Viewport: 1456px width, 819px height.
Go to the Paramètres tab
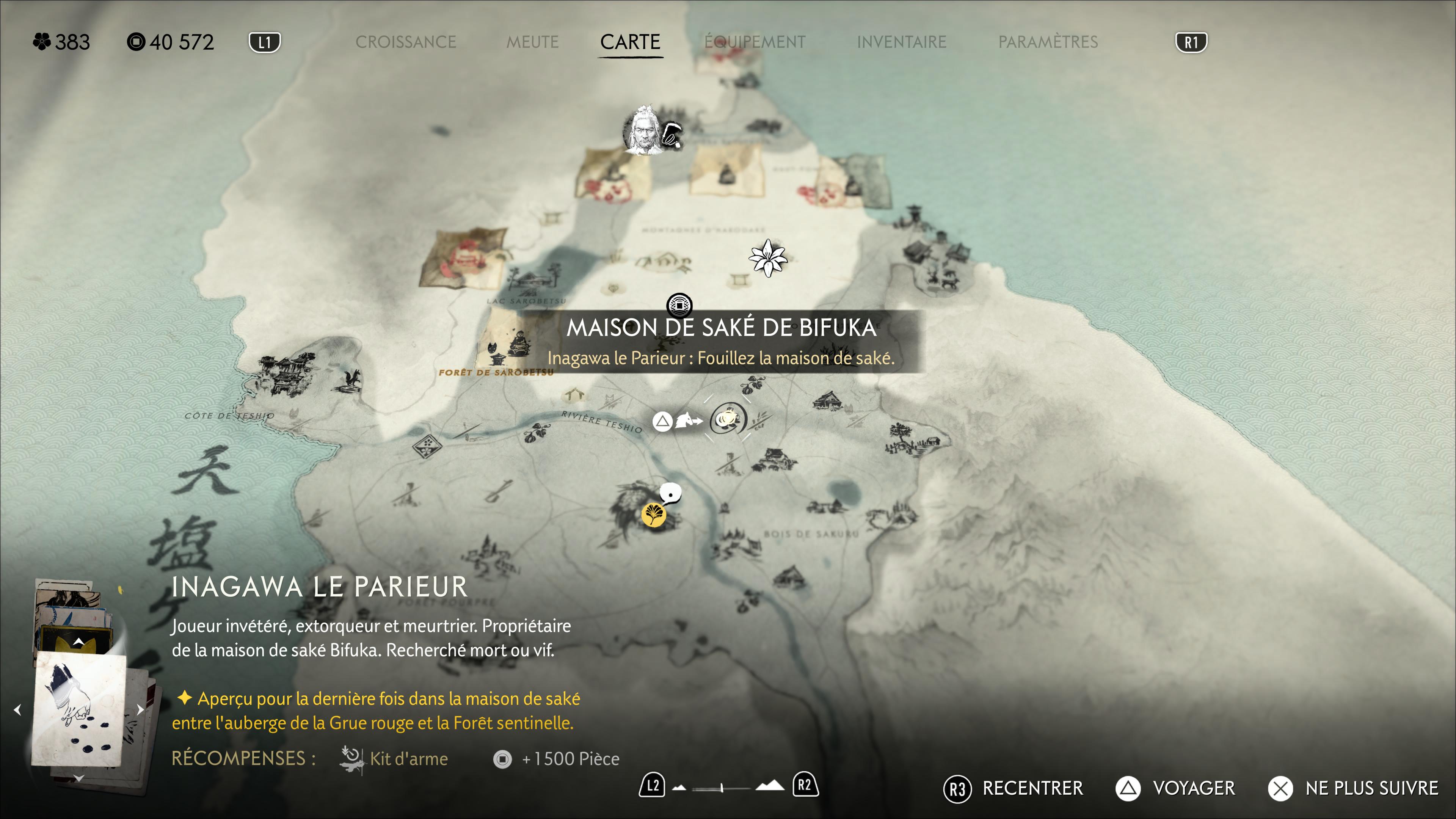1048,42
